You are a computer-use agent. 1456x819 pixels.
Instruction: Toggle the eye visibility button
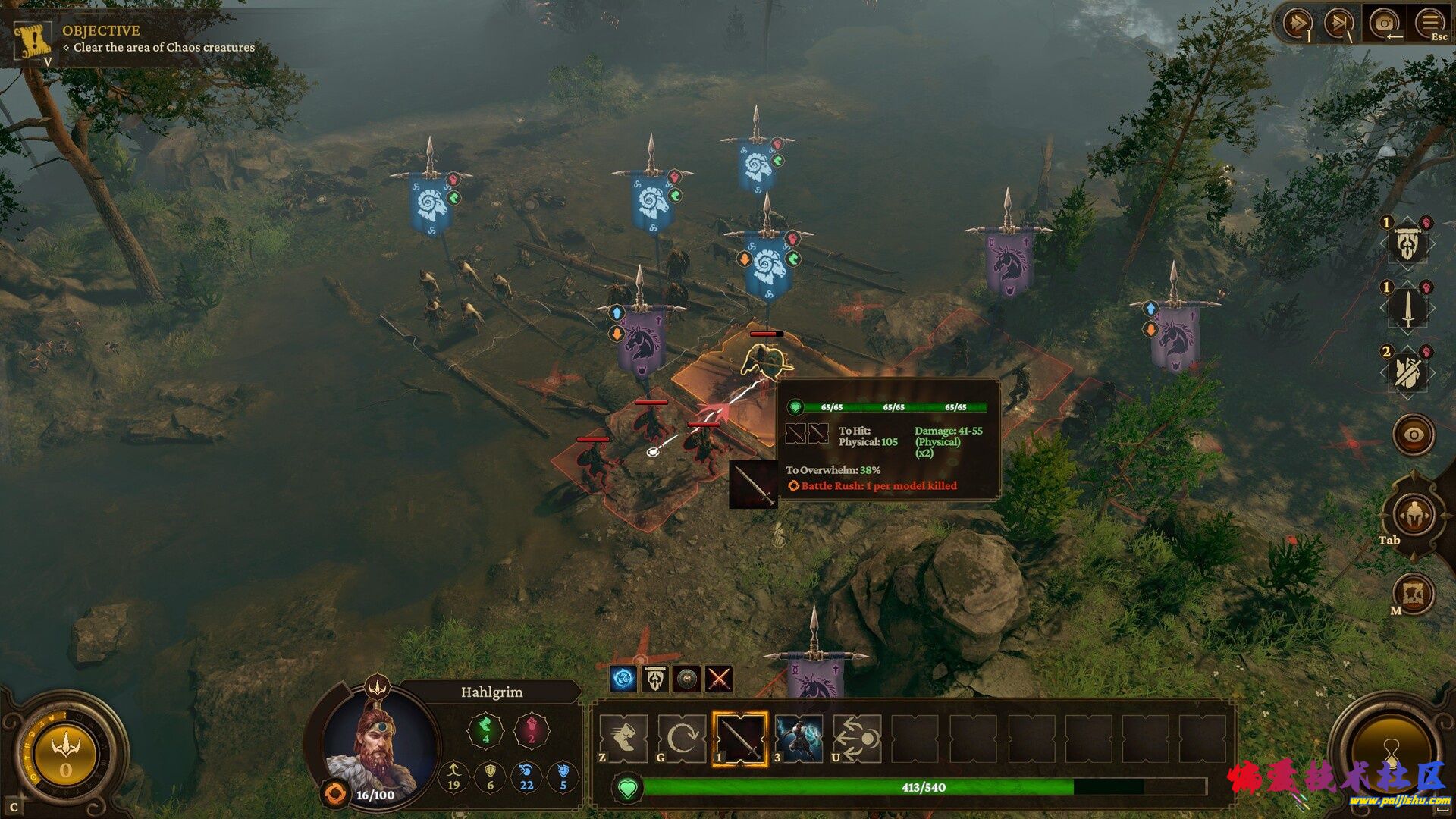click(x=1414, y=435)
